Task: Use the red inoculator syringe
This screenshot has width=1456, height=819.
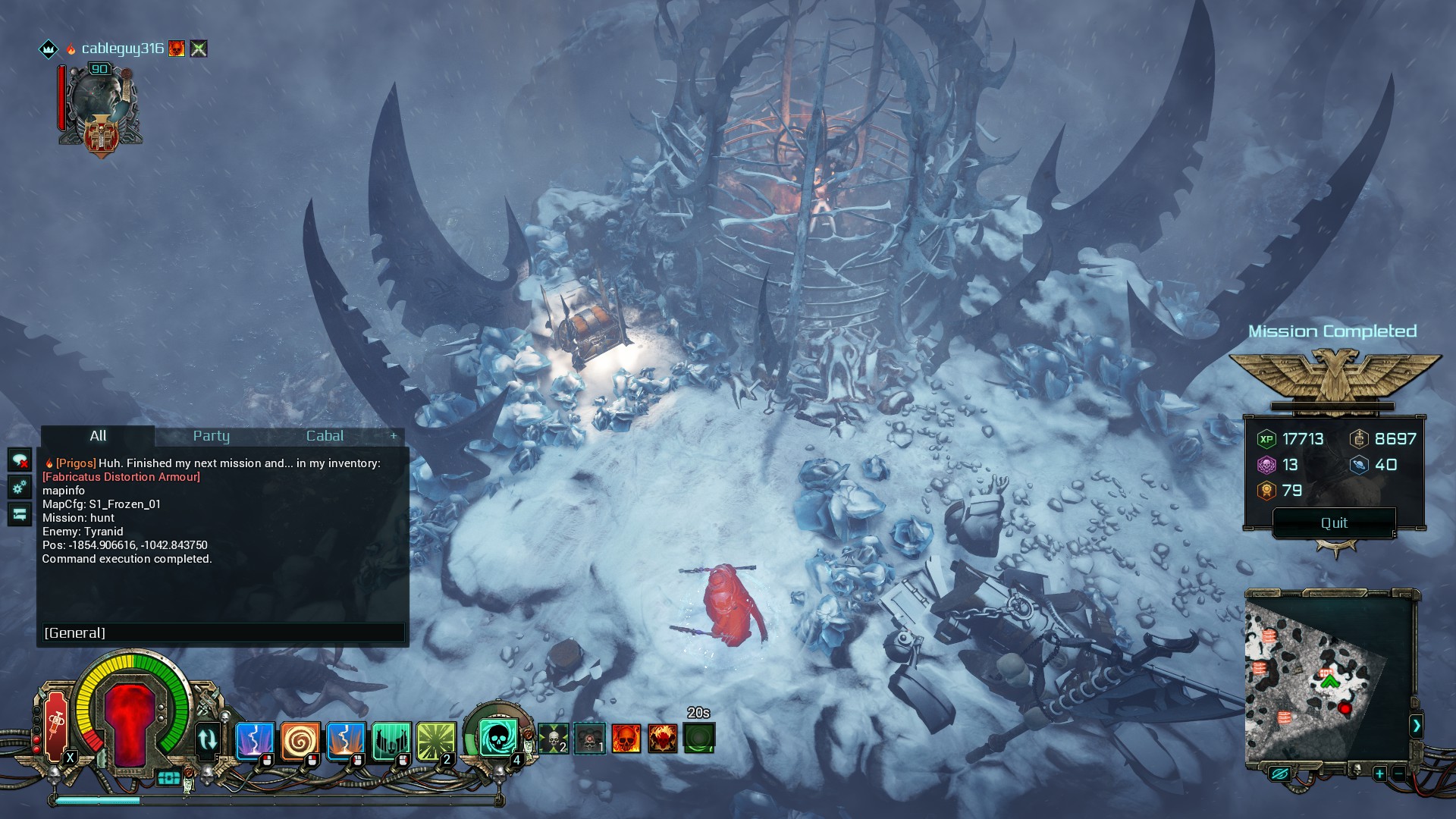Action: [x=57, y=726]
